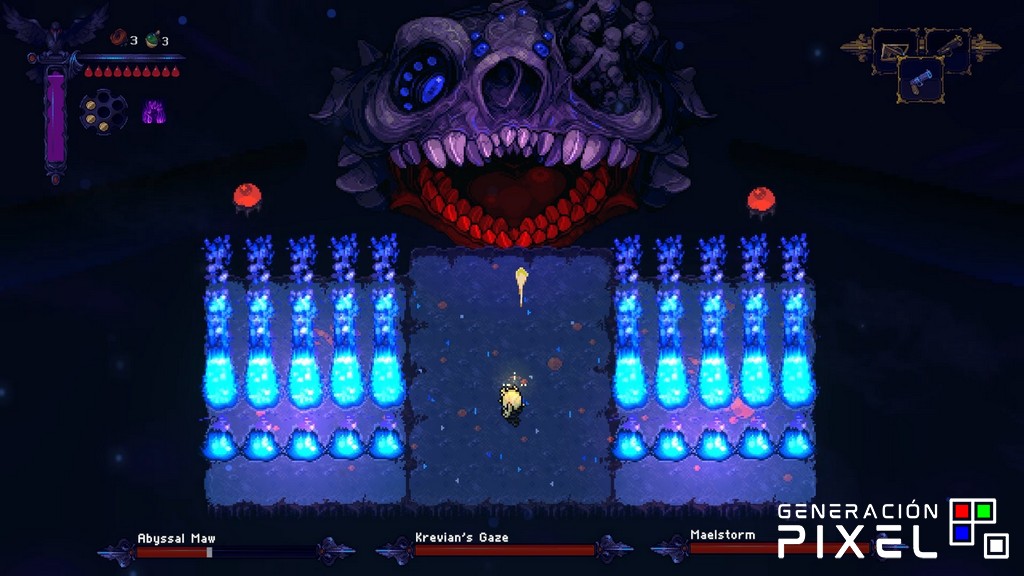Activate the purple flame ability icon
Image resolution: width=1024 pixels, height=576 pixels.
tap(153, 110)
